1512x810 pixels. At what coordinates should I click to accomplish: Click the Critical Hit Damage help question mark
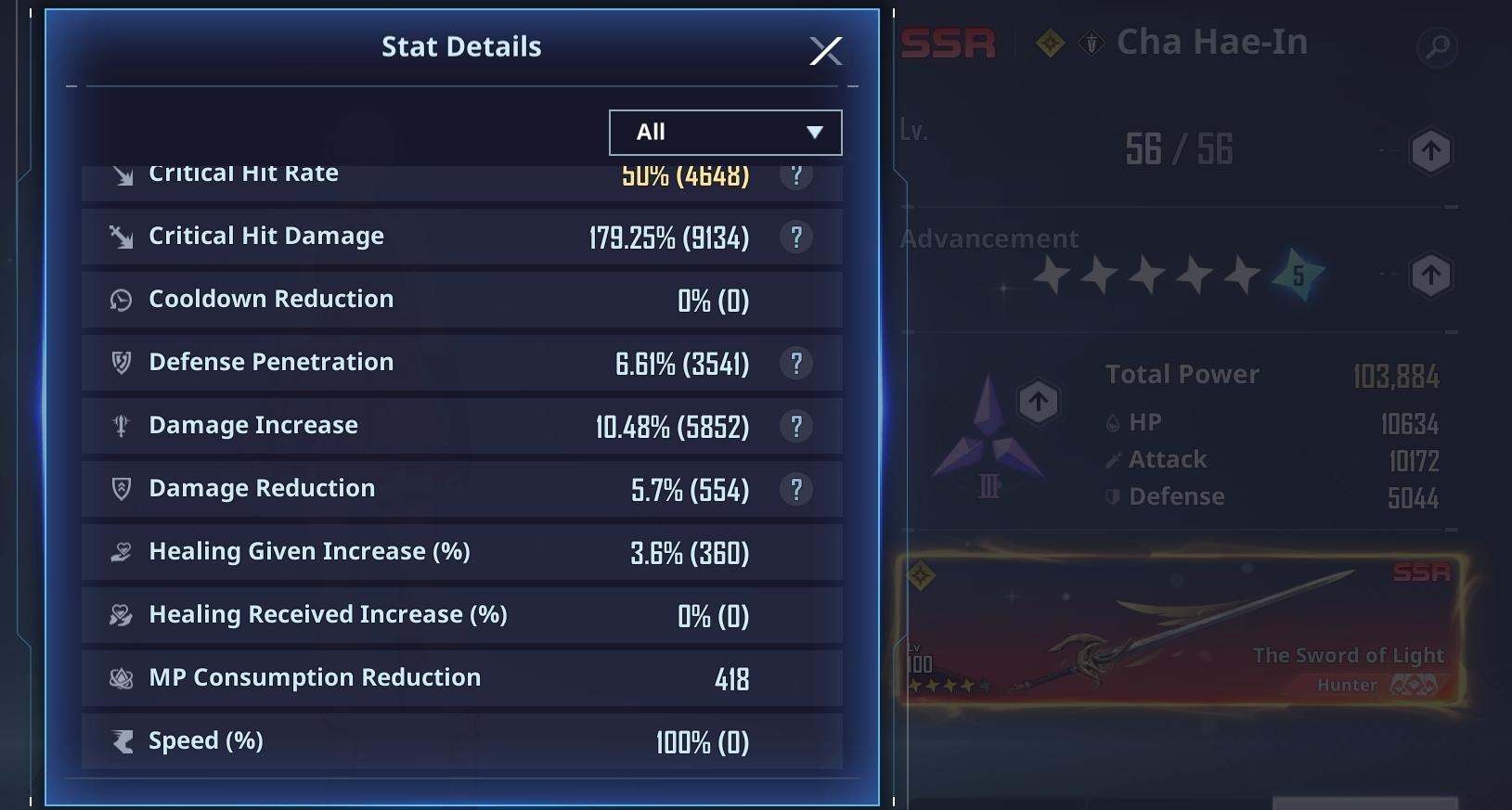[796, 237]
